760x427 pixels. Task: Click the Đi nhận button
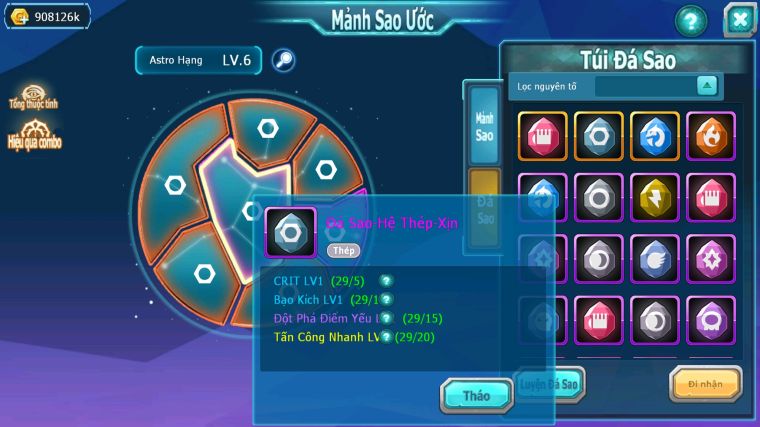tap(705, 384)
